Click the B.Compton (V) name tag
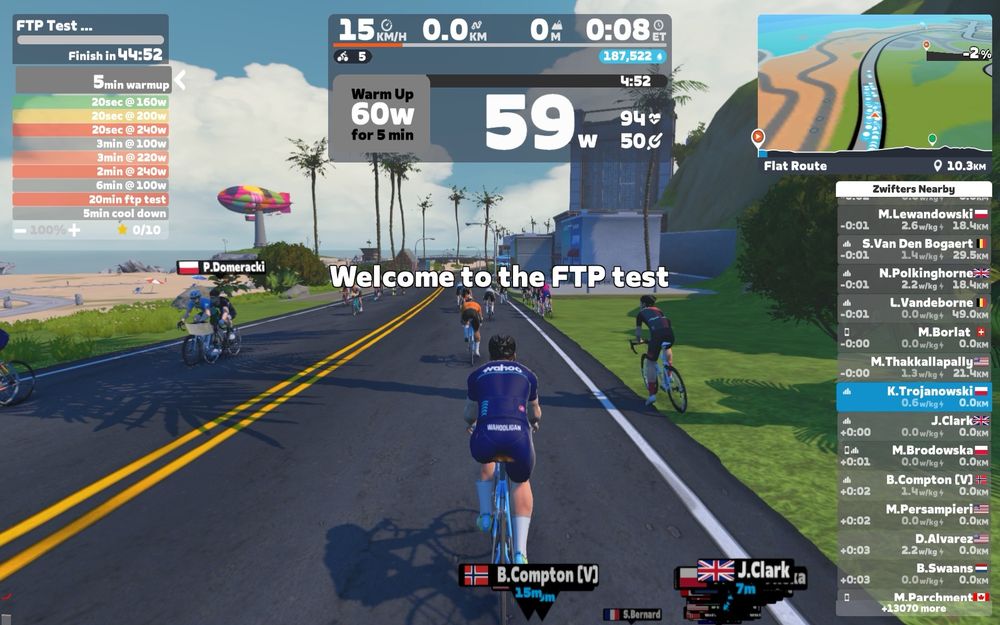The height and width of the screenshot is (625, 1000). tap(531, 575)
